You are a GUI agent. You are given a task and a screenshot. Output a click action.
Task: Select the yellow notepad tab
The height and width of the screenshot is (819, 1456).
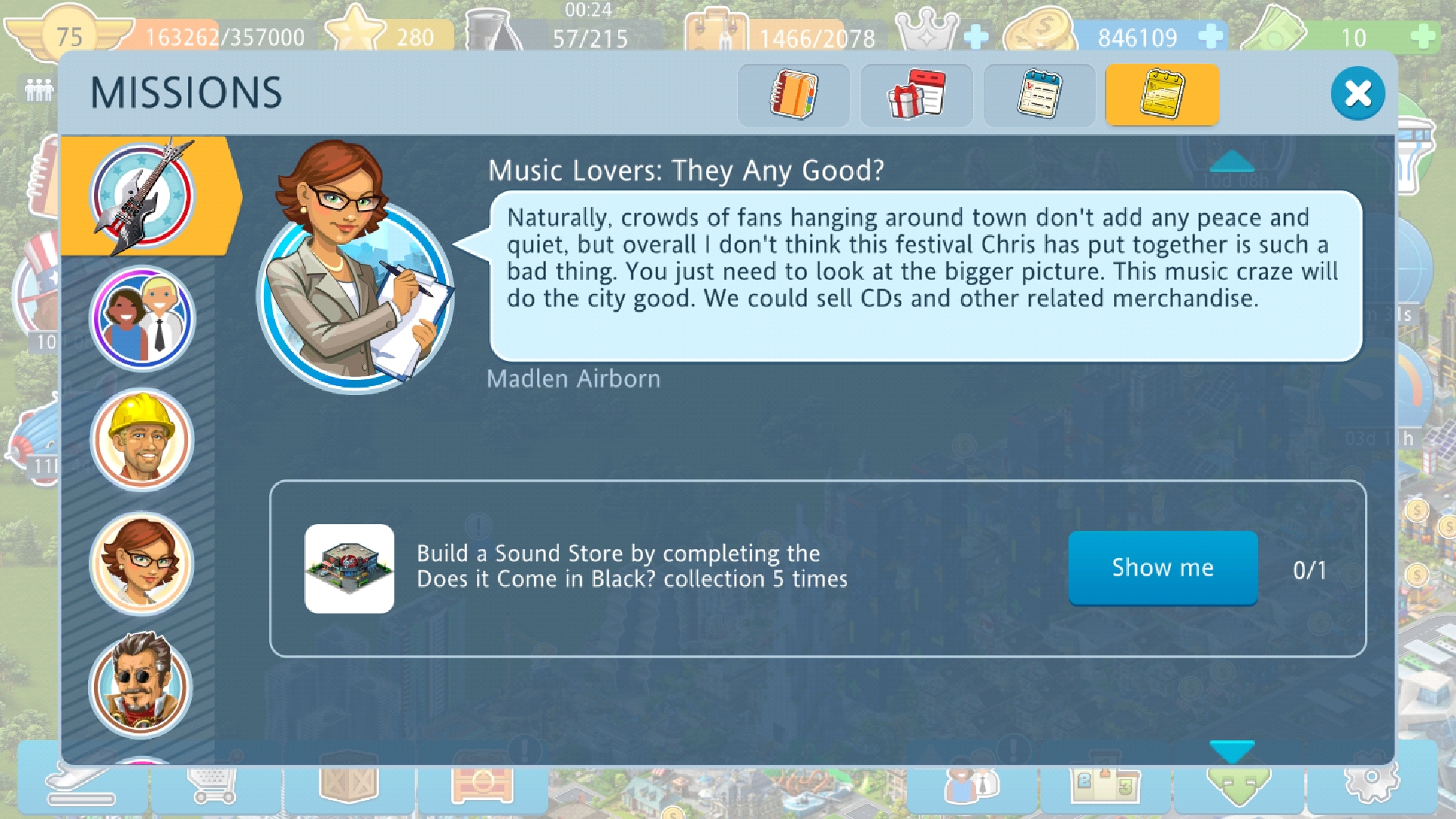pos(1162,95)
